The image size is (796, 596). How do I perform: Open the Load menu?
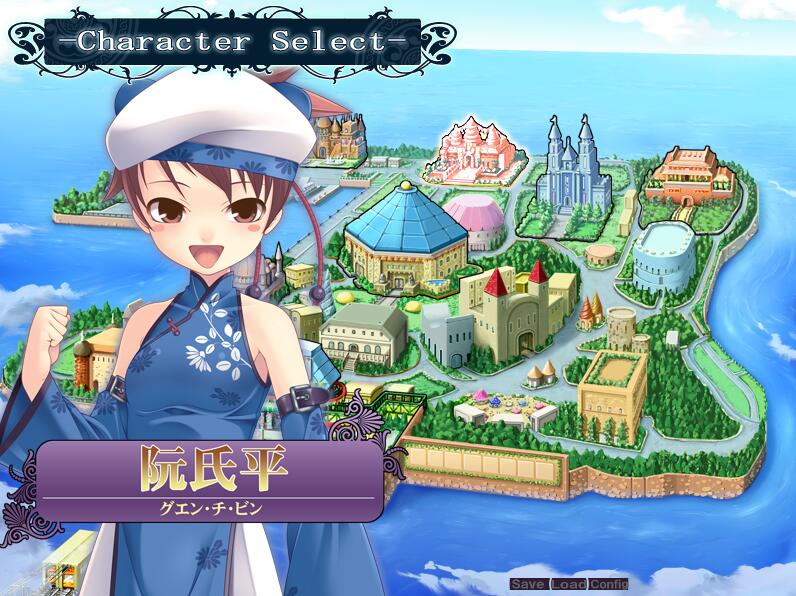point(568,584)
